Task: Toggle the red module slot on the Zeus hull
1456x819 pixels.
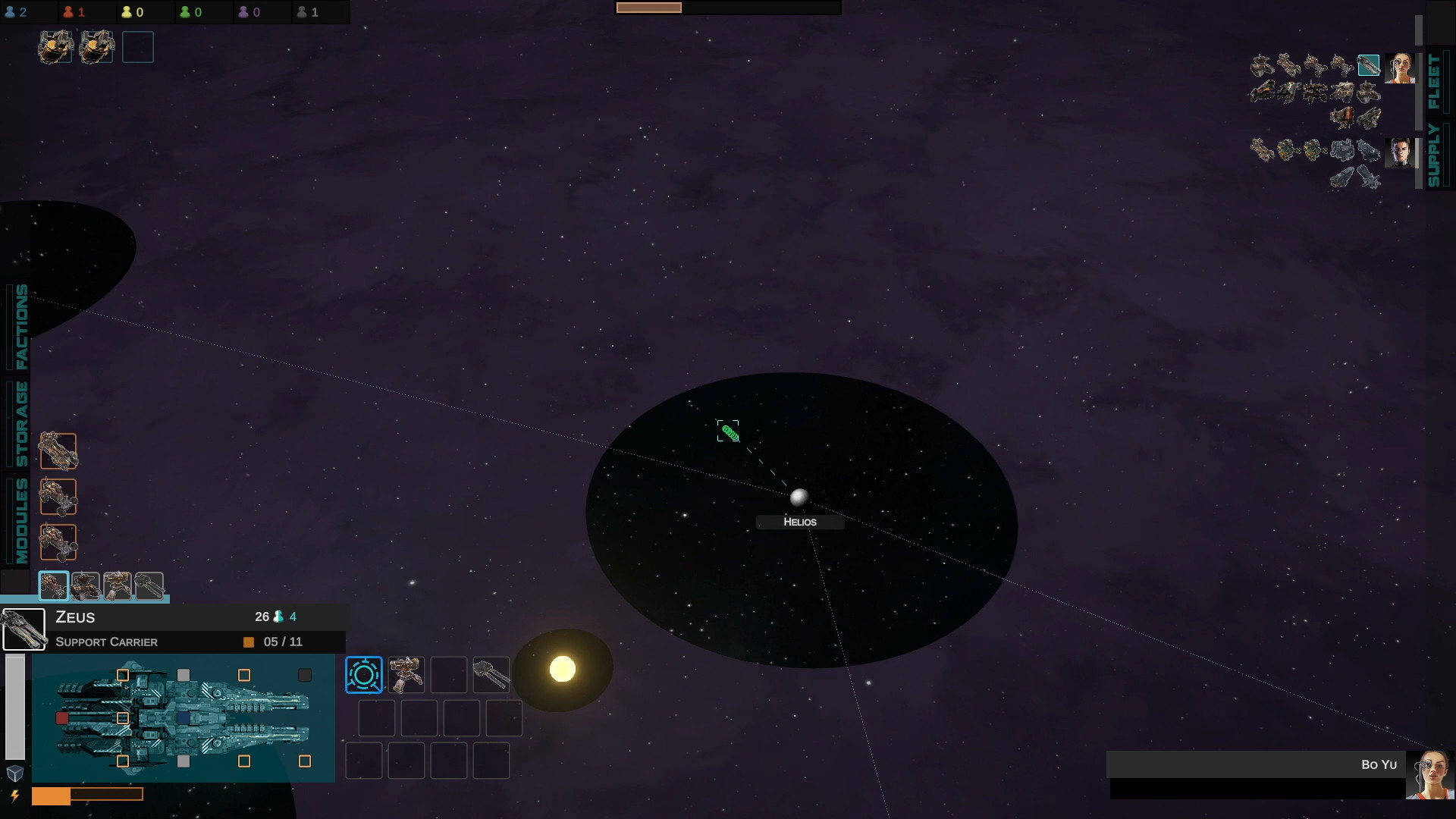Action: 61,717
